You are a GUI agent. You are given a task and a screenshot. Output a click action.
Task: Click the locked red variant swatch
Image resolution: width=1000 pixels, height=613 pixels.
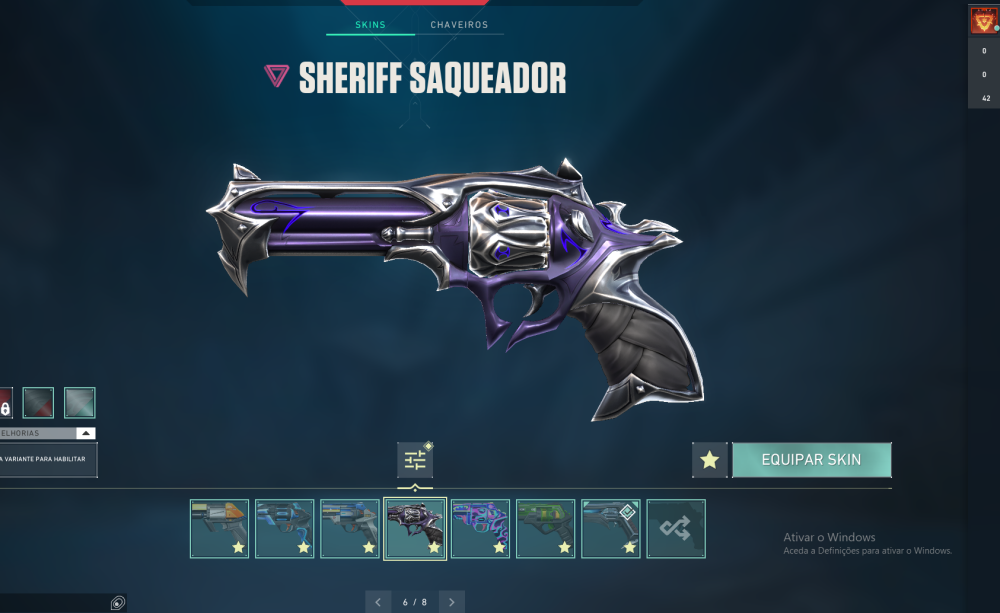click(5, 403)
